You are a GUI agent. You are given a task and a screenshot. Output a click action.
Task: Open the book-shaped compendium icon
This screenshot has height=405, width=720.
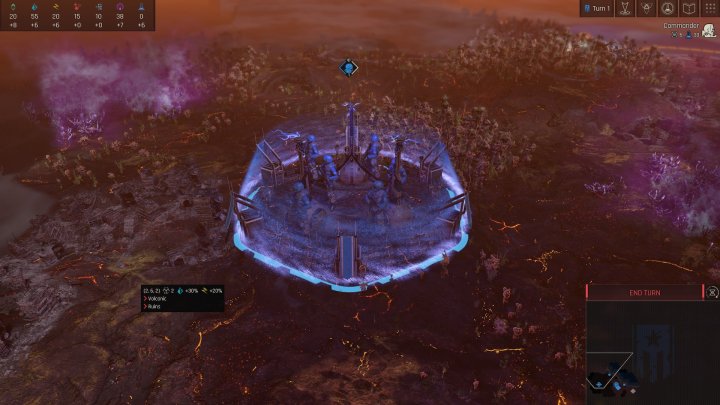(x=688, y=8)
